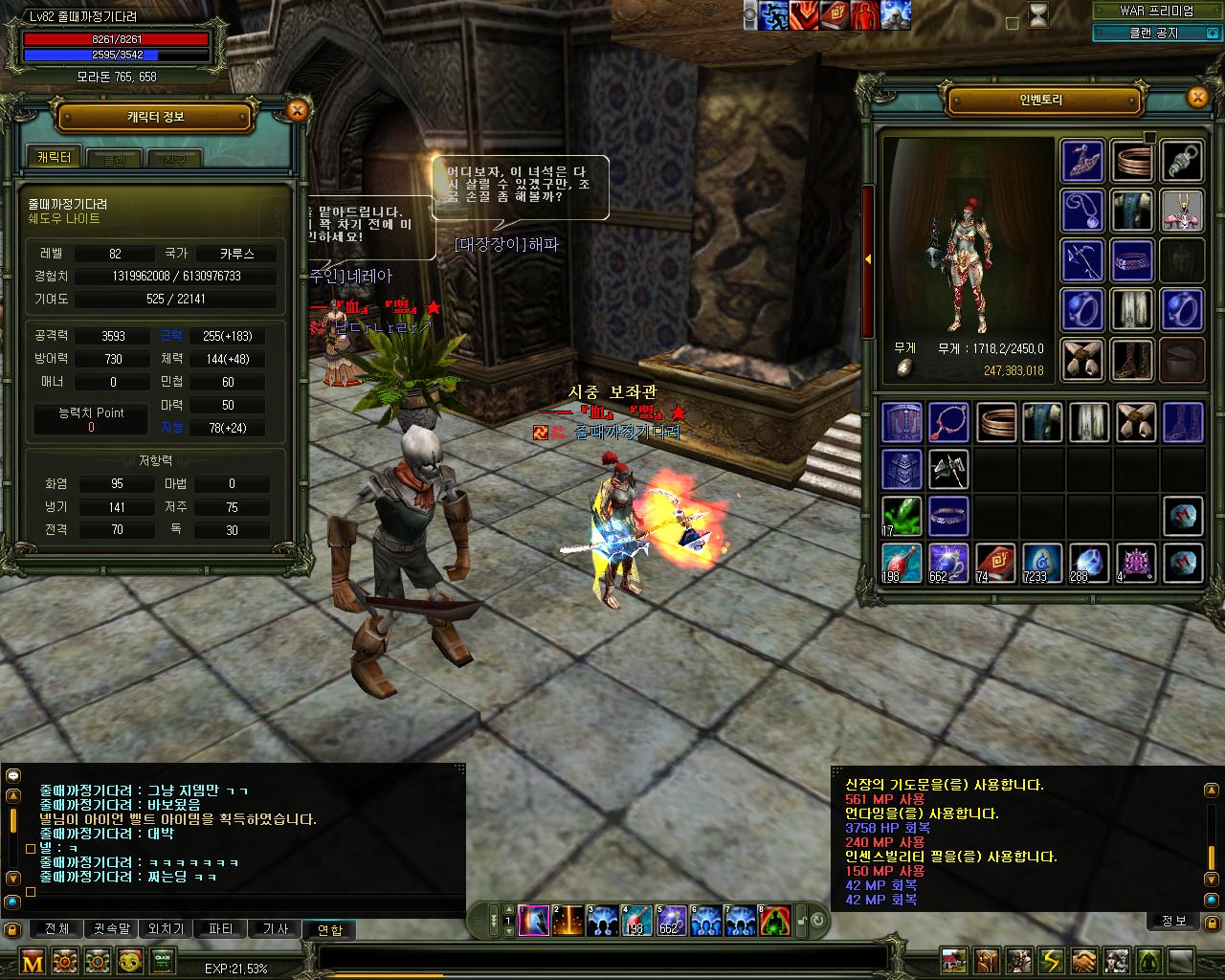Click the equipped belt slot
Screen dimensions: 1225x980
pyautogui.click(x=1131, y=259)
